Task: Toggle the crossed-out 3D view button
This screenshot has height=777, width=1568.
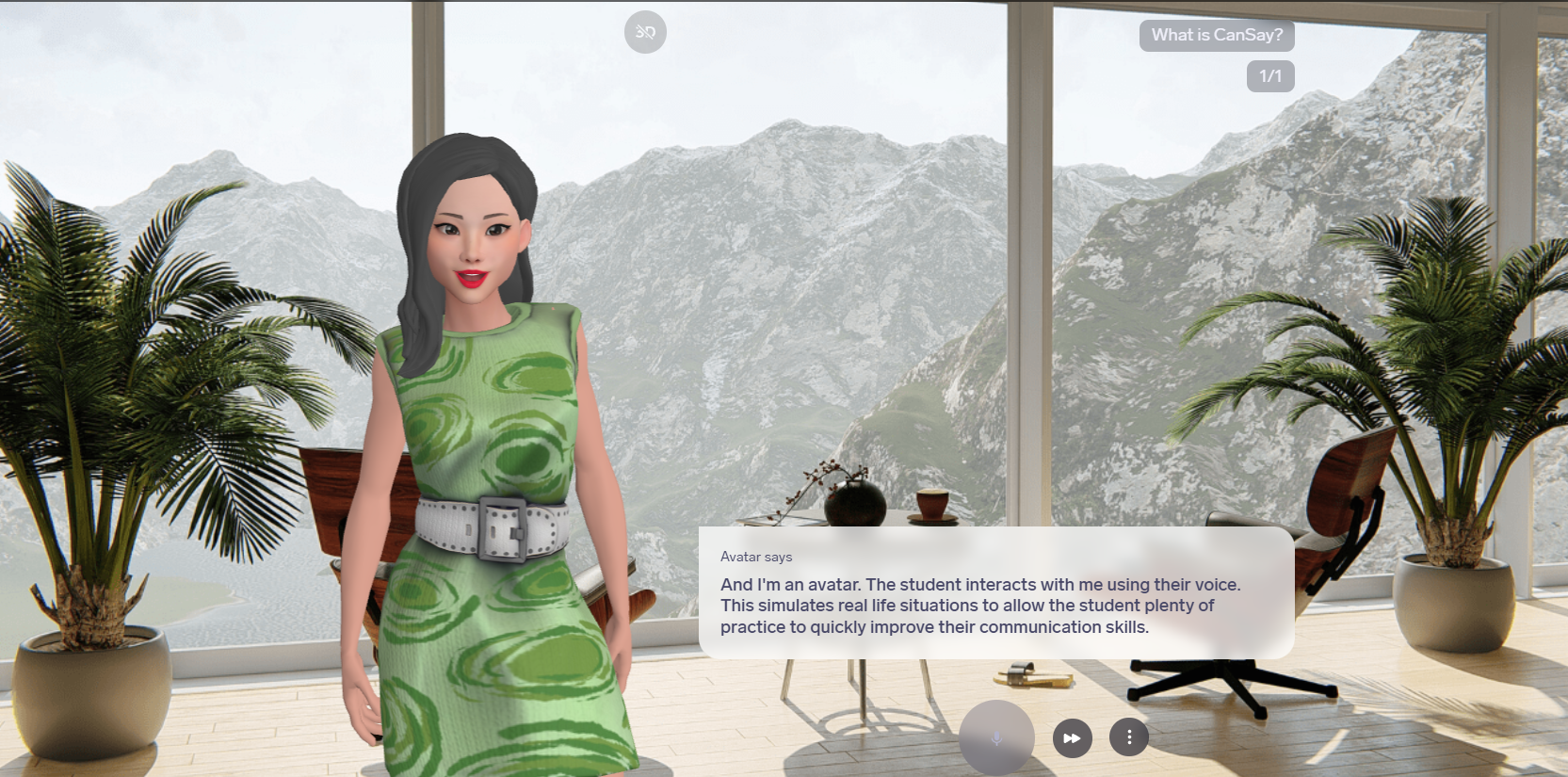Action: pos(645,32)
